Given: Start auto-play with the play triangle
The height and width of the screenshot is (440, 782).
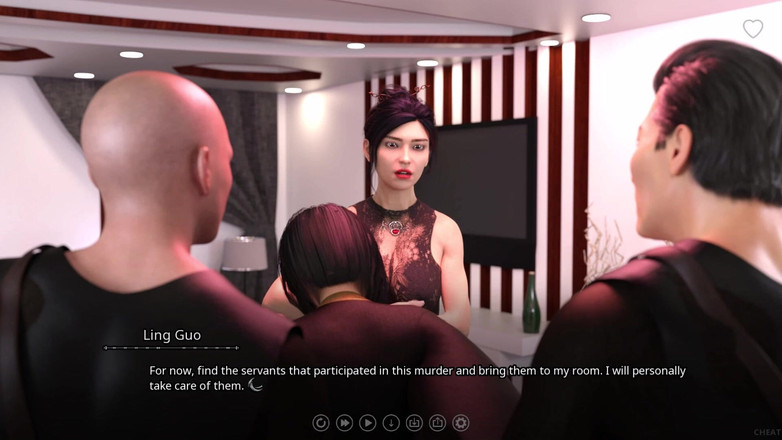Looking at the screenshot, I should click(367, 423).
